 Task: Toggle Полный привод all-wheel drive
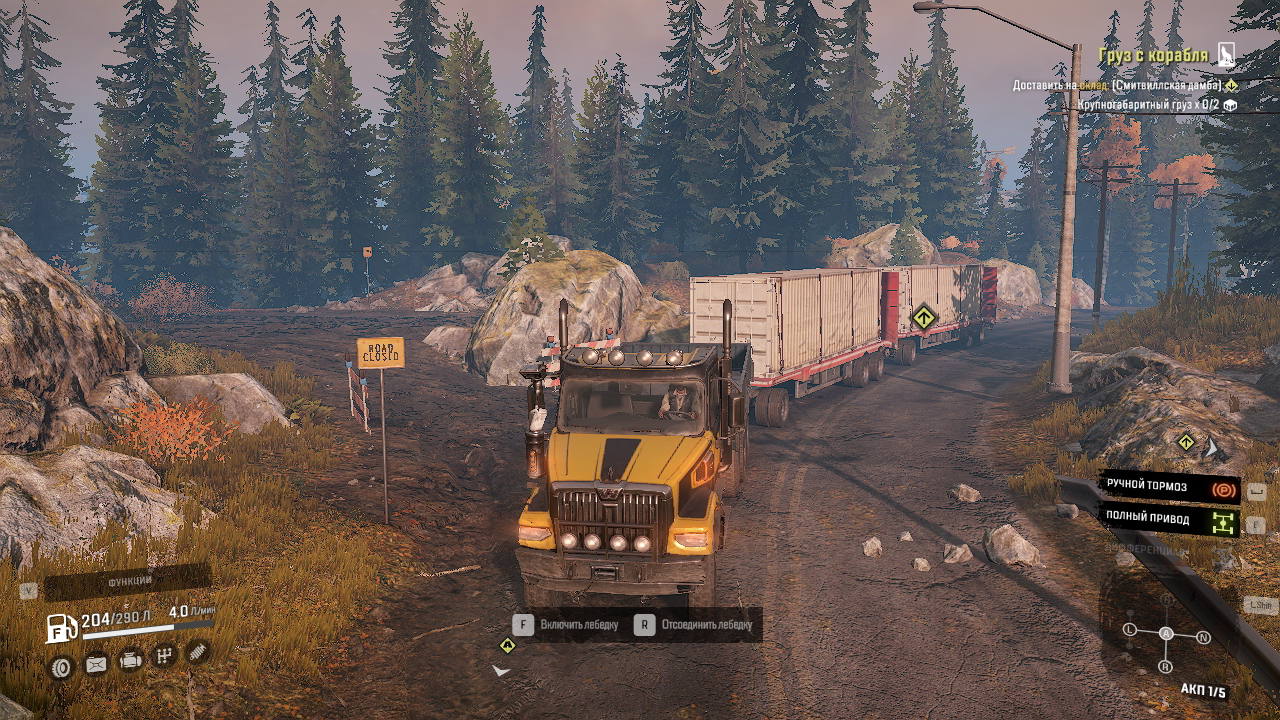tap(1169, 519)
